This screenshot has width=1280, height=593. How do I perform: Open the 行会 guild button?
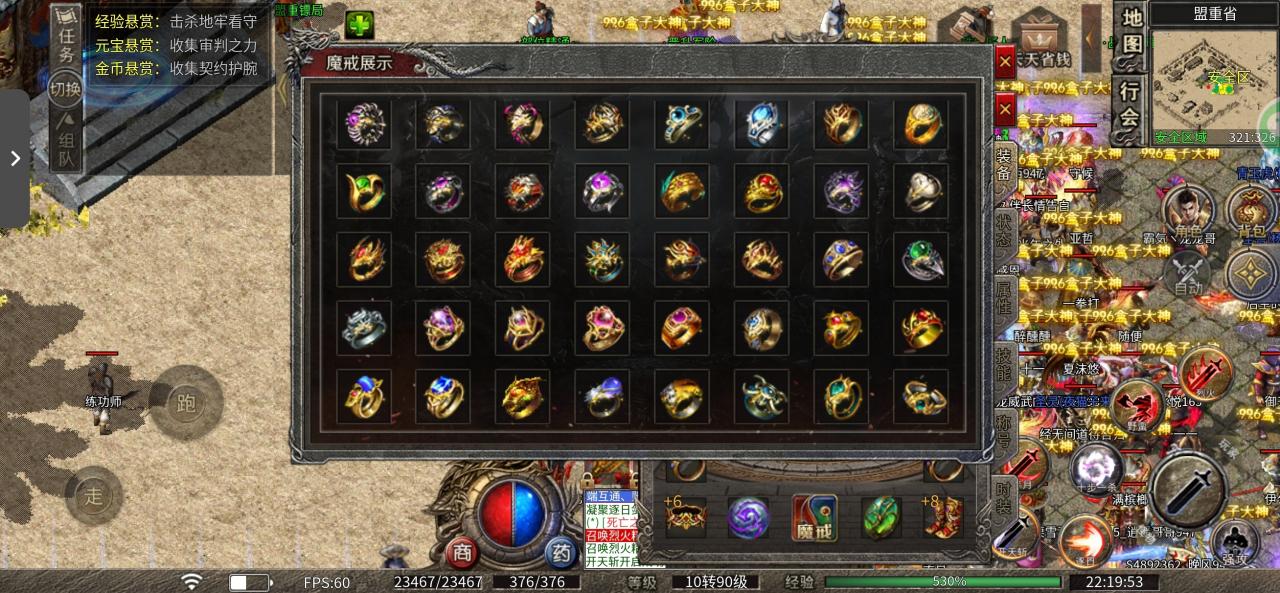[1130, 103]
